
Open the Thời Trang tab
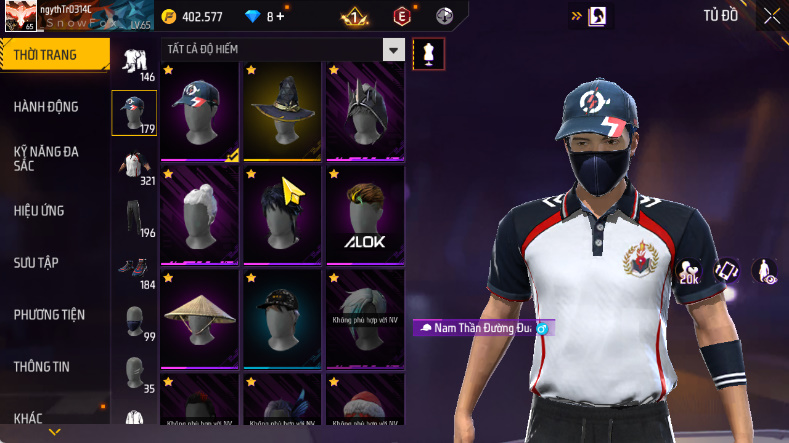[x=47, y=55]
